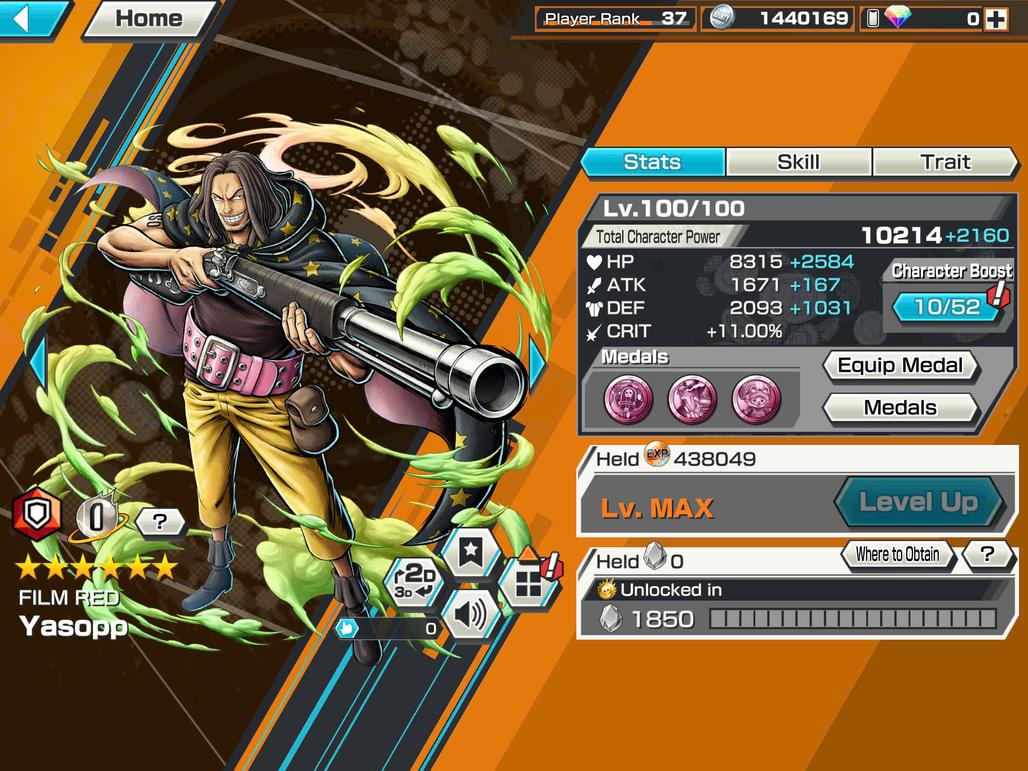Viewport: 1028px width, 771px height.
Task: Open the grid hexagon icon with alert
Action: coord(529,584)
